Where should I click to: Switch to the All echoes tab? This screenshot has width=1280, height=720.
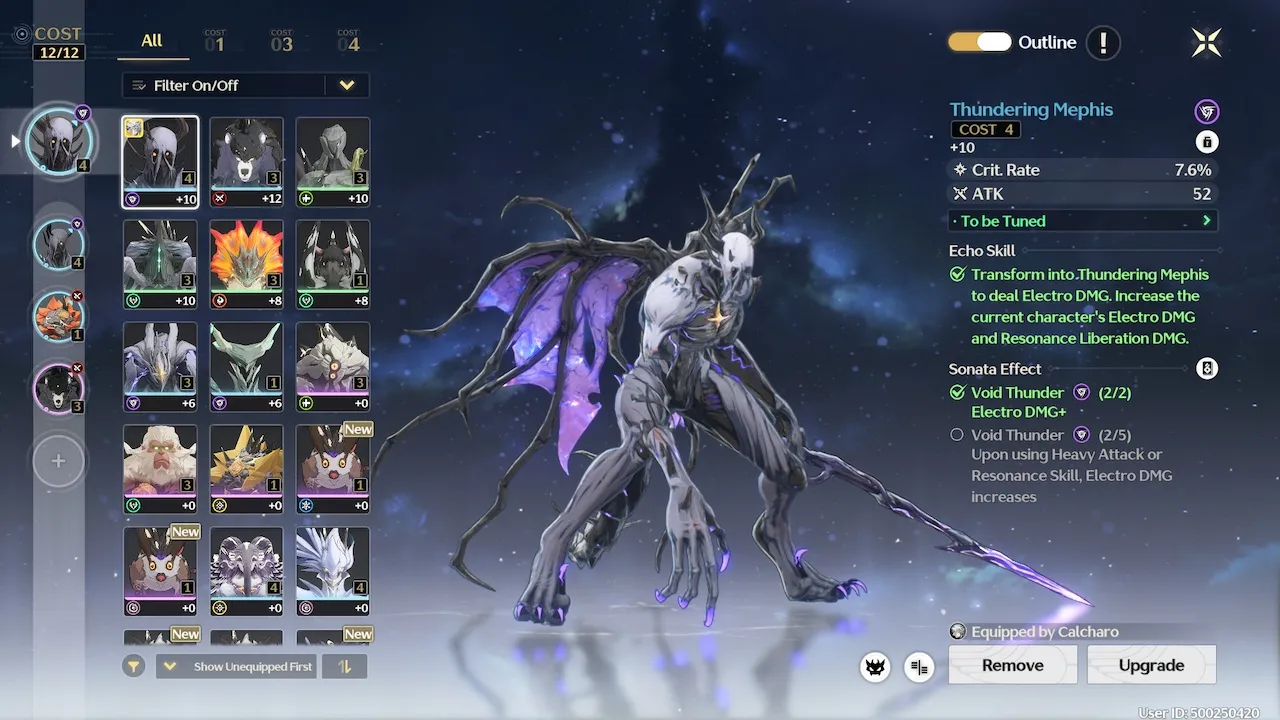151,41
